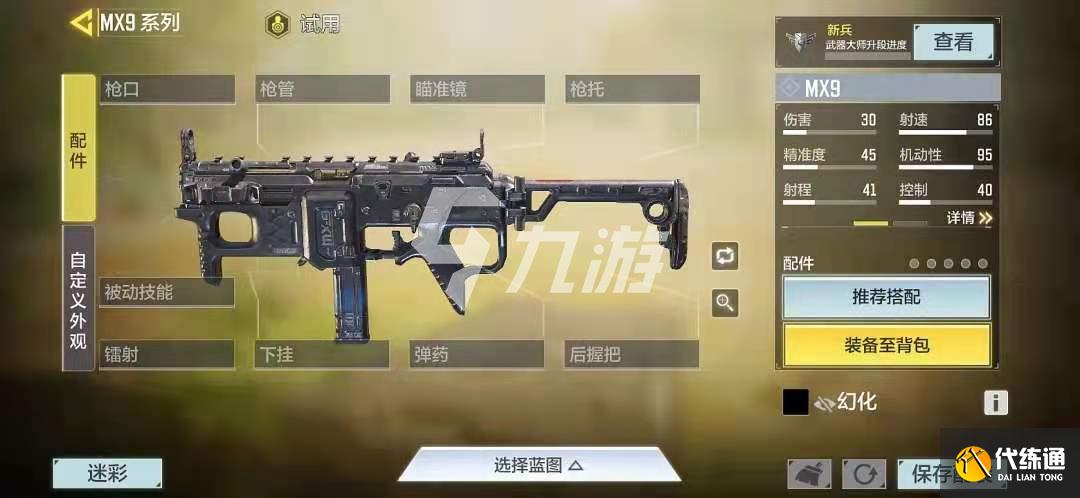Image resolution: width=1080 pixels, height=498 pixels.
Task: Tap the 试用 trial button
Action: [x=304, y=25]
